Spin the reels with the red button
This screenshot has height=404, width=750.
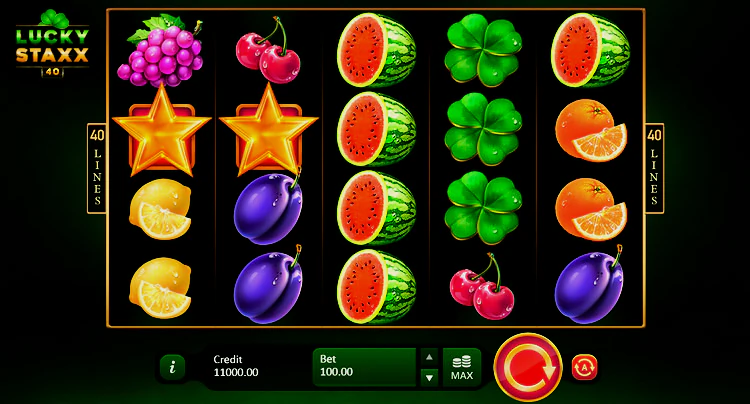tap(527, 367)
